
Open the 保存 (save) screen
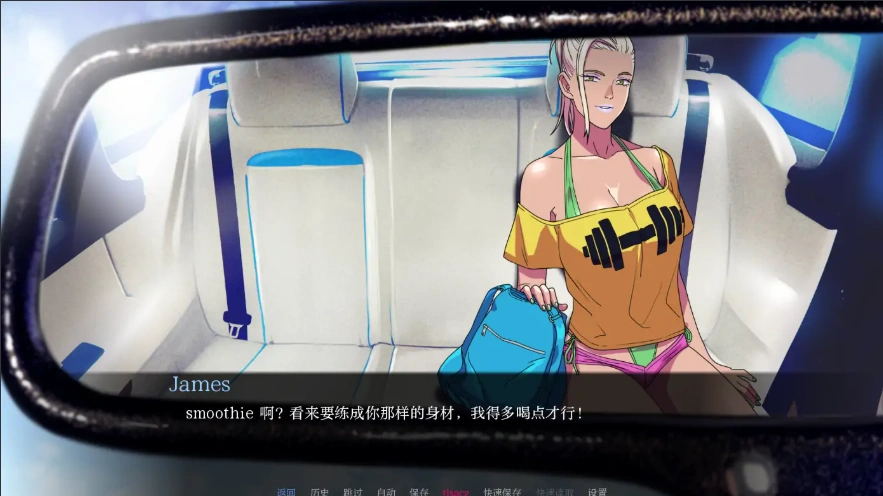419,492
